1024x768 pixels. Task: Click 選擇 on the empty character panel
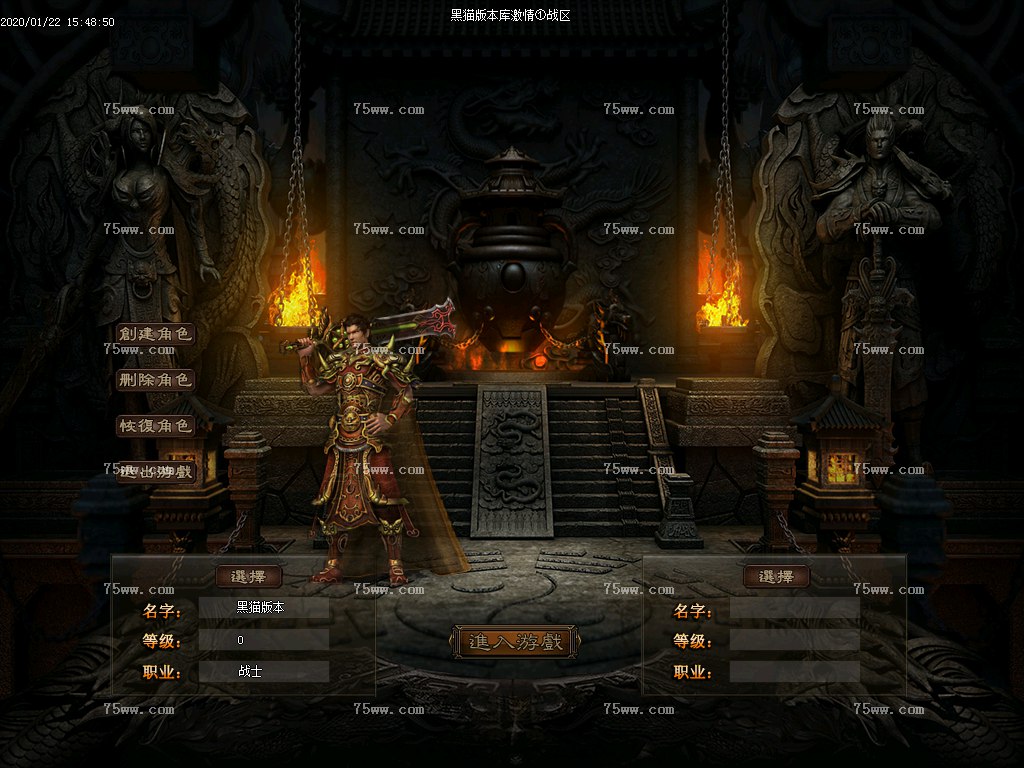776,577
